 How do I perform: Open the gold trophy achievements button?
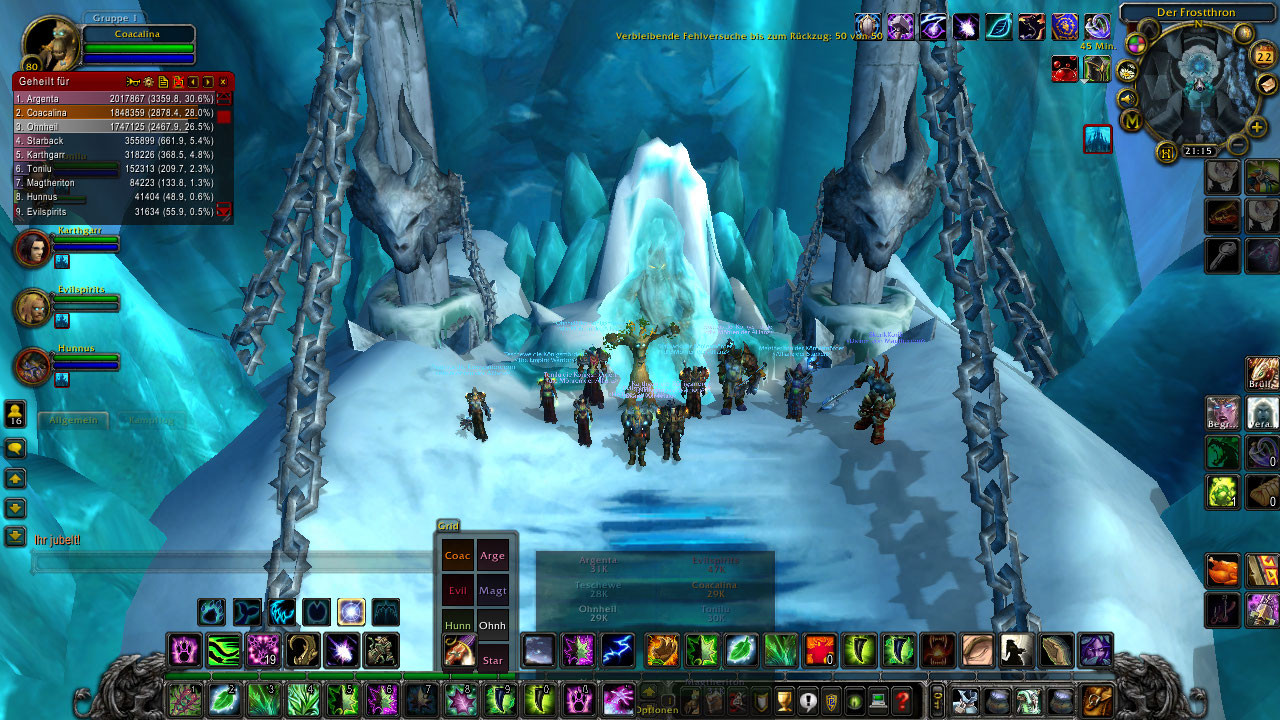click(784, 700)
